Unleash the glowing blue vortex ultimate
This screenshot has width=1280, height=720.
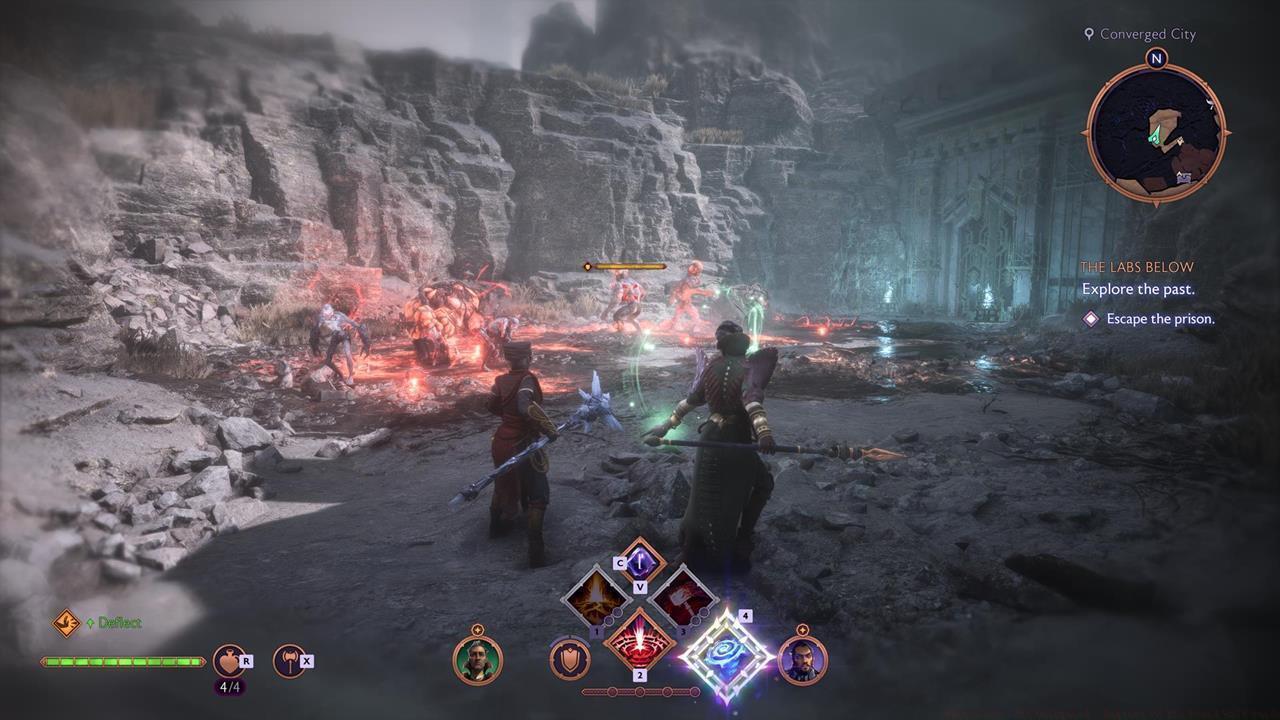(727, 656)
